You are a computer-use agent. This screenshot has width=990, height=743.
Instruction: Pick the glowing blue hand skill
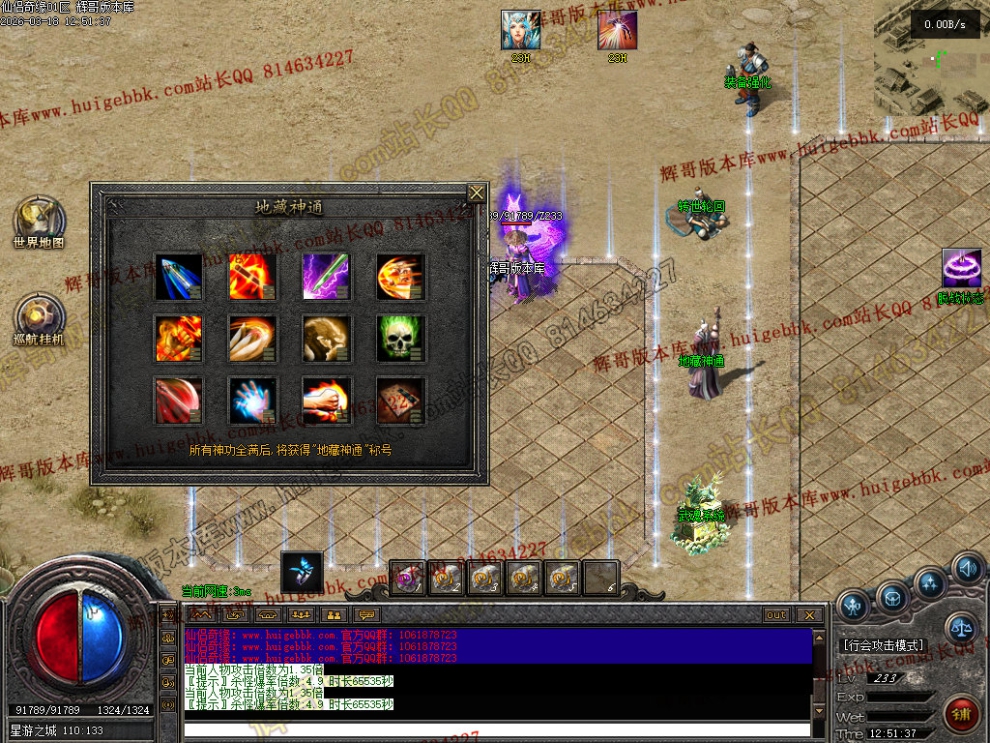(x=253, y=400)
